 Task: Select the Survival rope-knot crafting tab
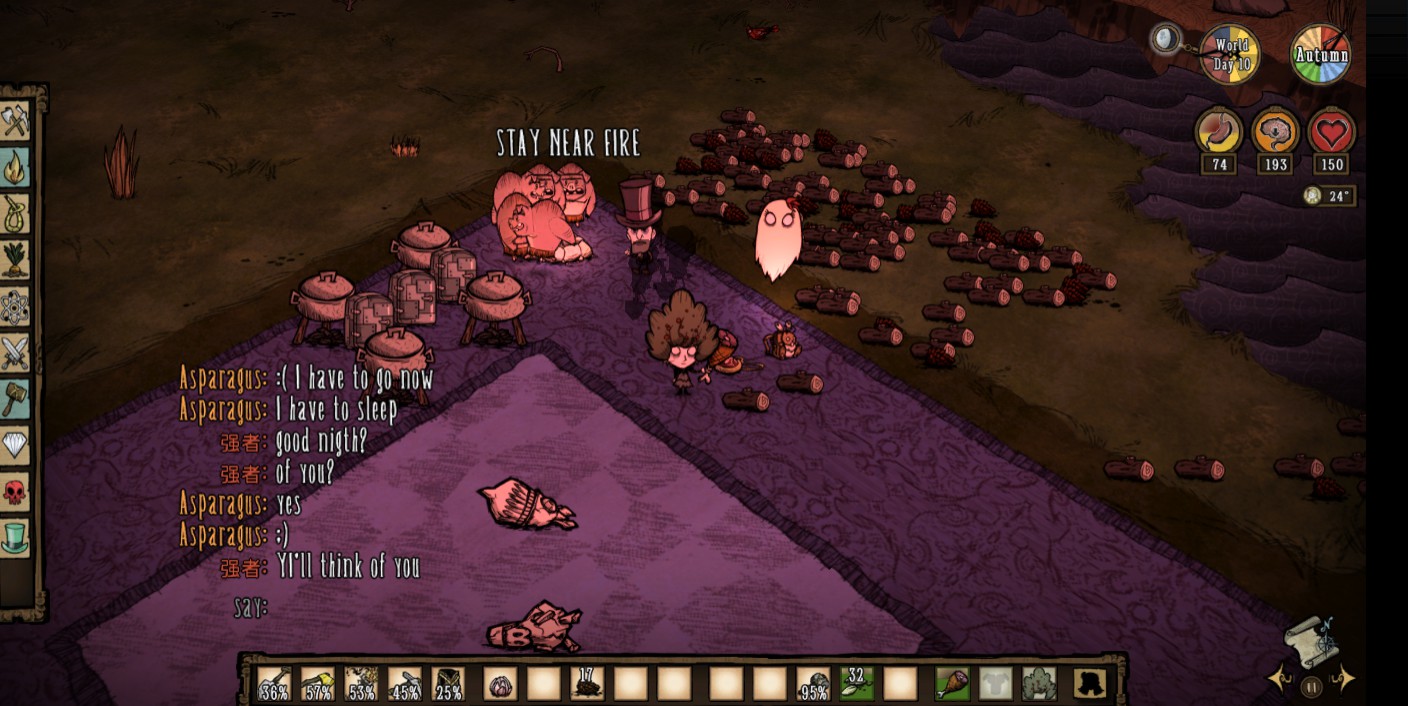click(15, 214)
